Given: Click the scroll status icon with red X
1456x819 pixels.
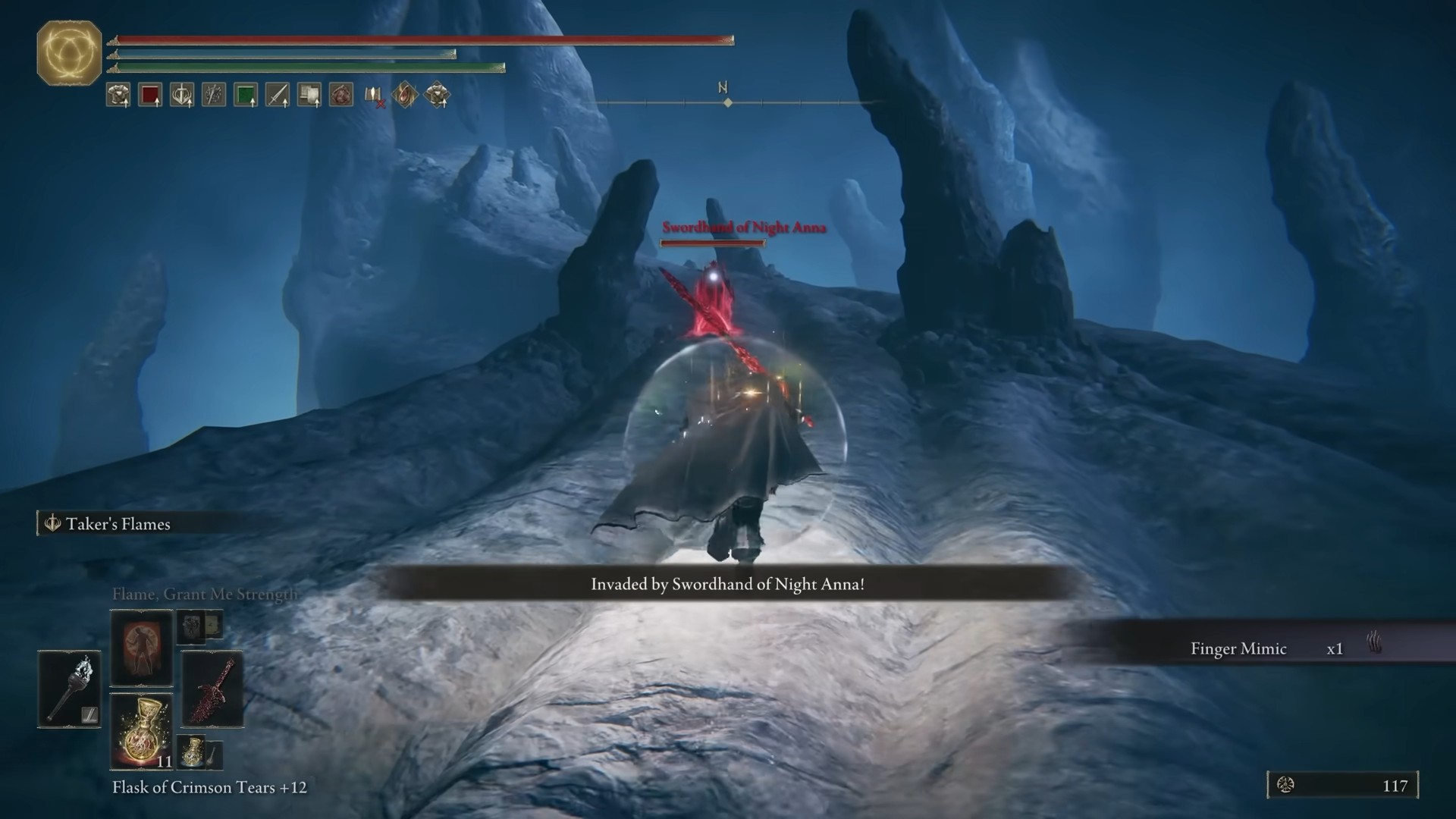Looking at the screenshot, I should point(374,96).
